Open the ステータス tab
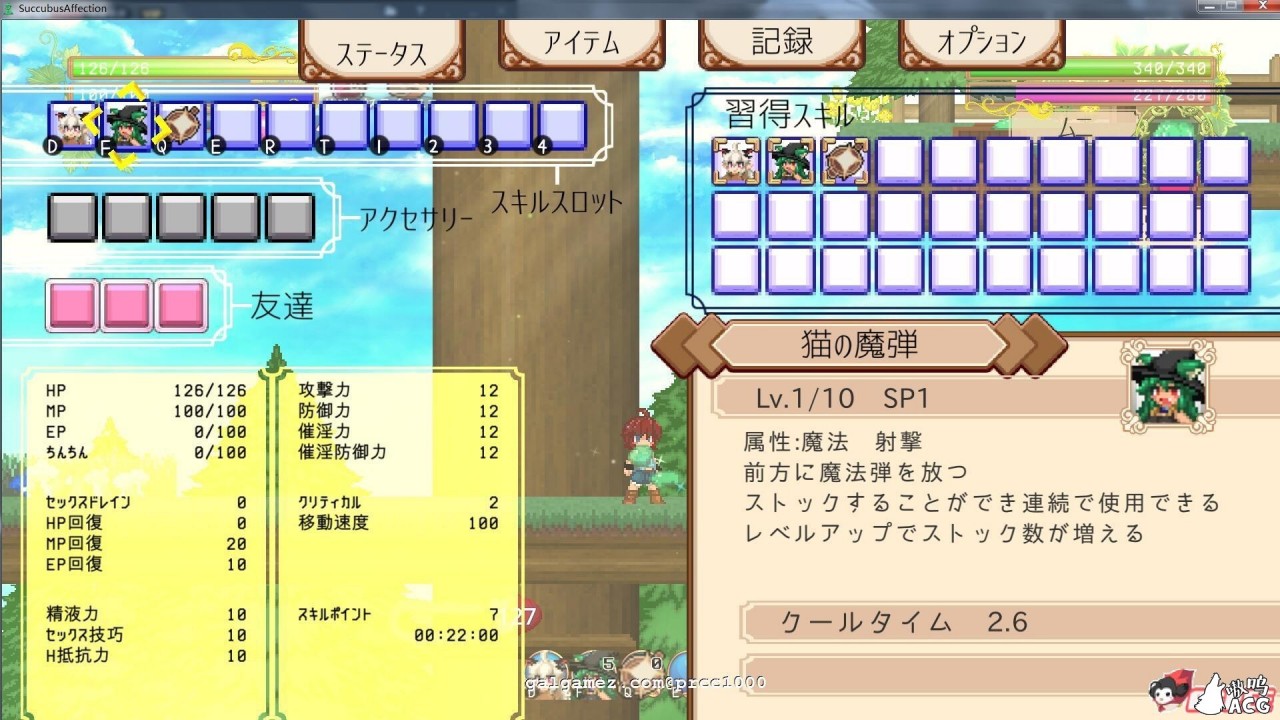The height and width of the screenshot is (720, 1280). pyautogui.click(x=381, y=50)
